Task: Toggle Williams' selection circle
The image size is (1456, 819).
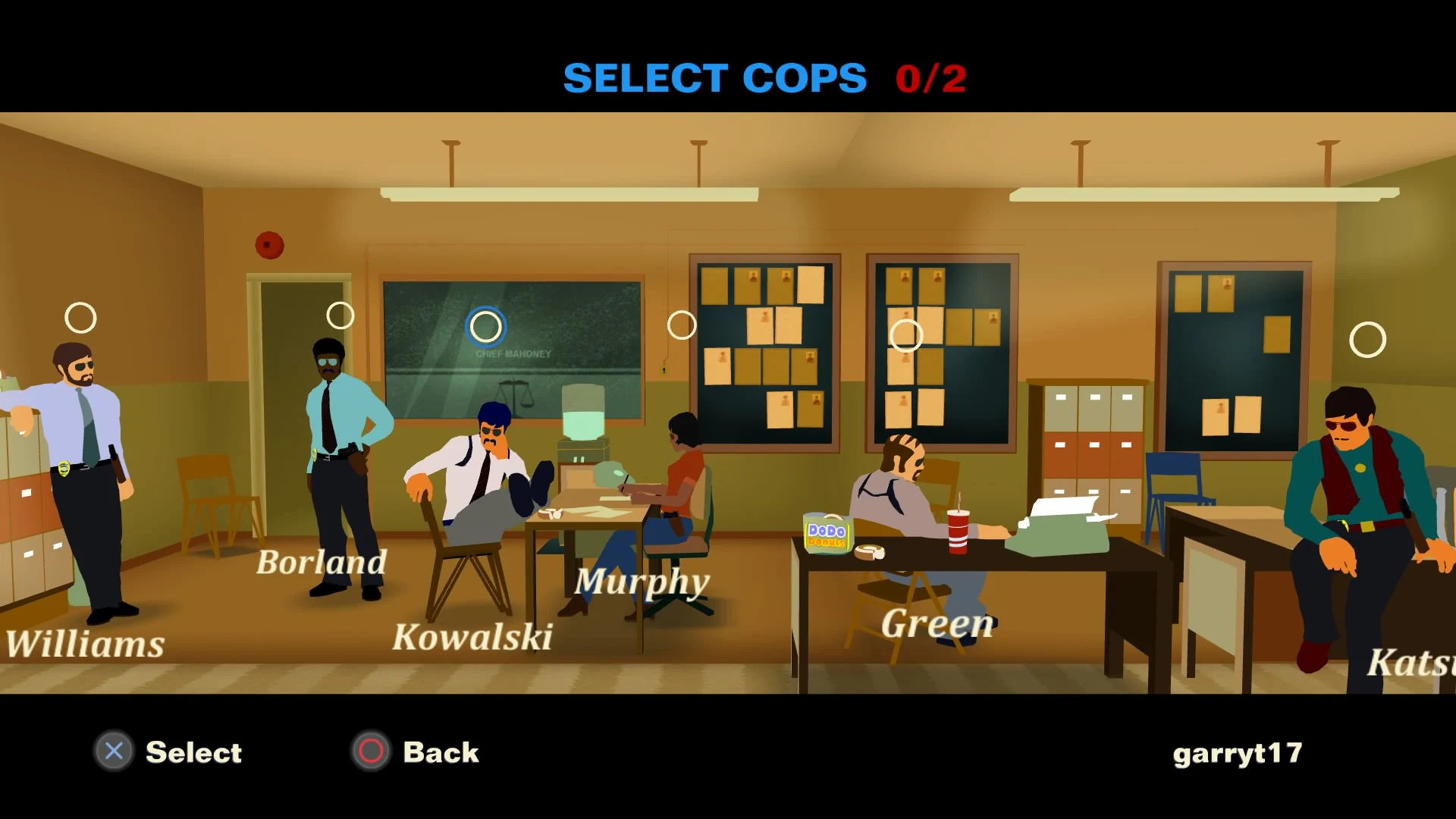Action: pyautogui.click(x=81, y=316)
